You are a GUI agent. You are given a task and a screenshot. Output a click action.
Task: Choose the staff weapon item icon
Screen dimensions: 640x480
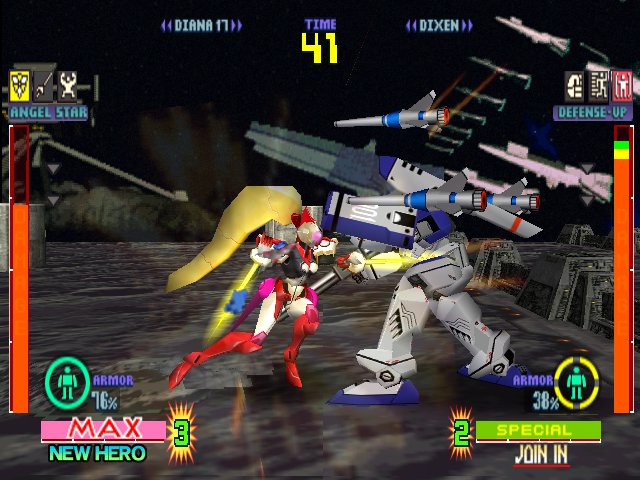coord(44,84)
